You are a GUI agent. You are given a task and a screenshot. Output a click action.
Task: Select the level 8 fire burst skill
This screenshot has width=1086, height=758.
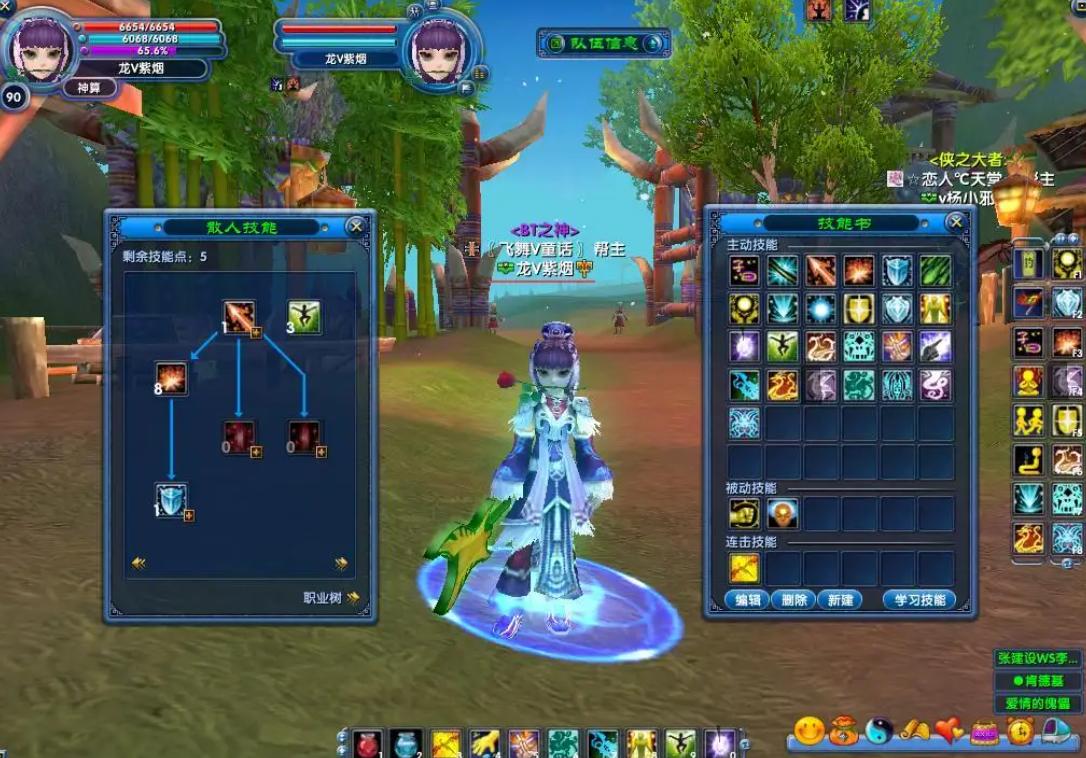[x=172, y=379]
